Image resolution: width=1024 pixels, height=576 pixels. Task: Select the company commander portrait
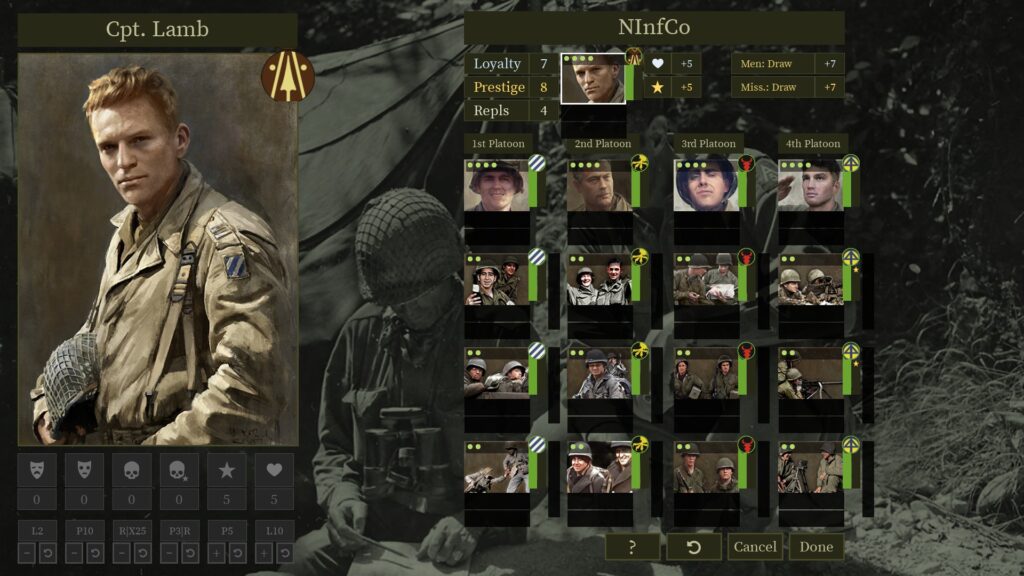tap(592, 79)
